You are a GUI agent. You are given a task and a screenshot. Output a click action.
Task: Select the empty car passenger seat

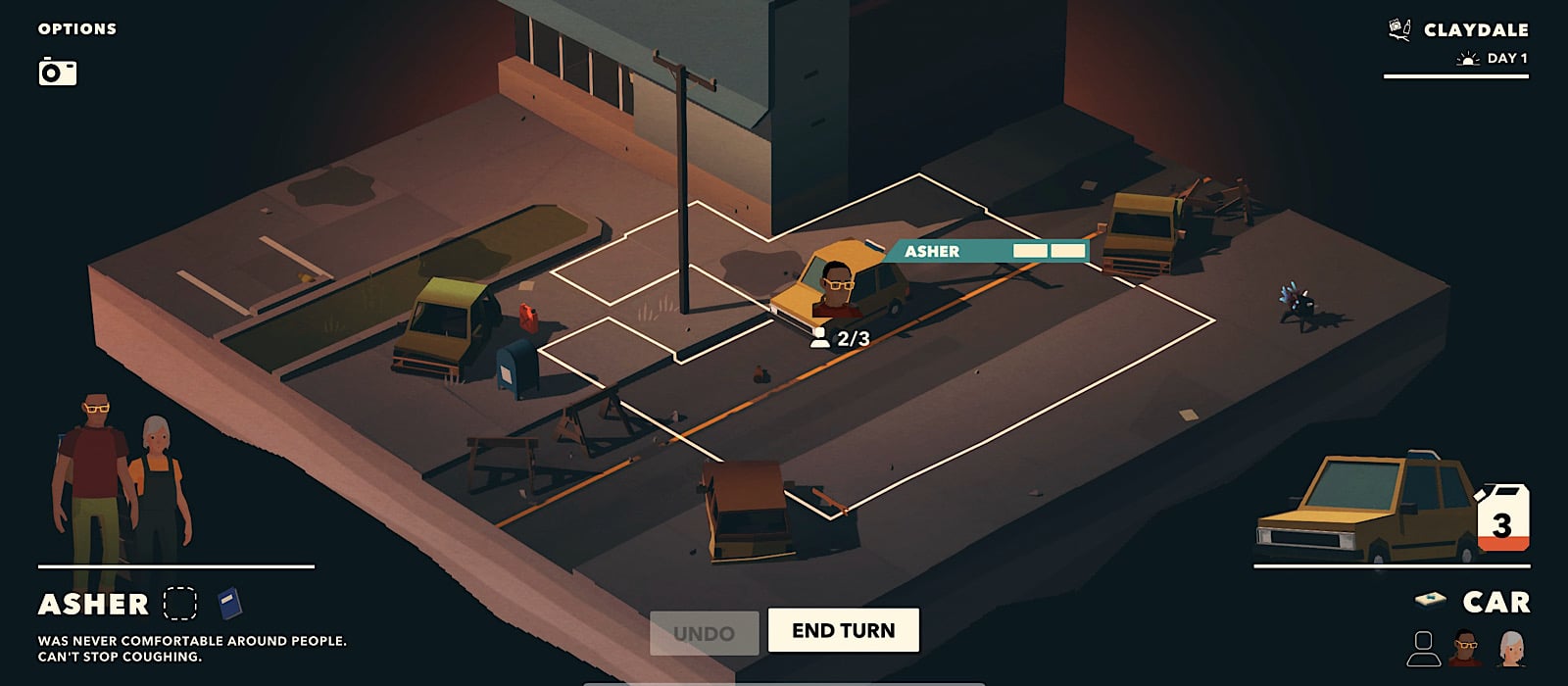click(1423, 648)
